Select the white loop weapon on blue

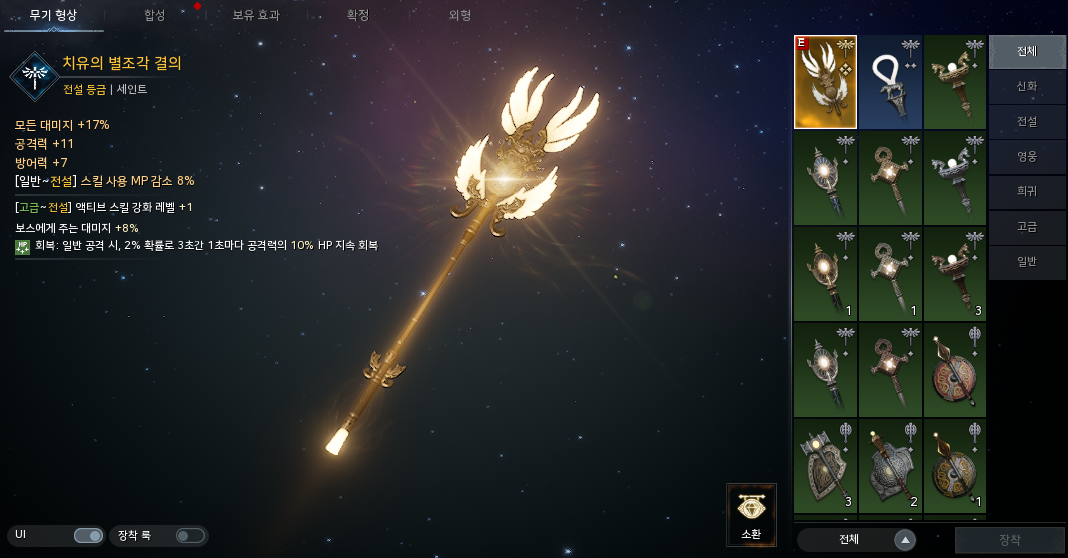click(x=890, y=82)
